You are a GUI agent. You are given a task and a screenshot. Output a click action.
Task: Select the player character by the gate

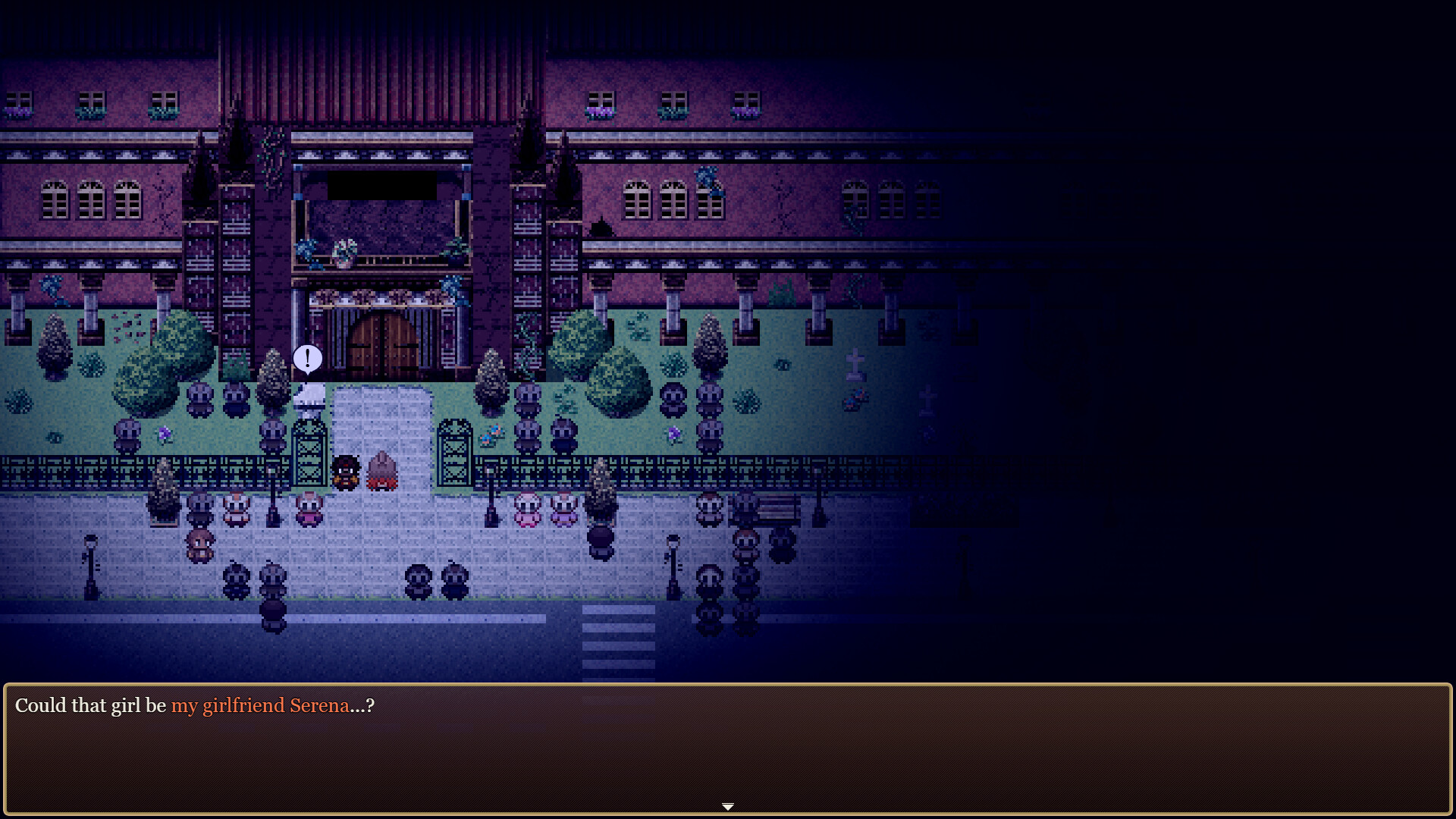[346, 472]
